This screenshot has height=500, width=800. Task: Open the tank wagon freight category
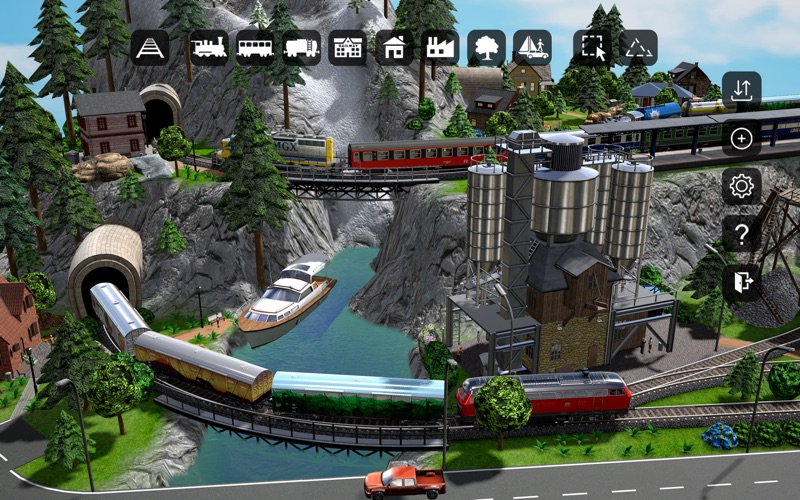302,47
